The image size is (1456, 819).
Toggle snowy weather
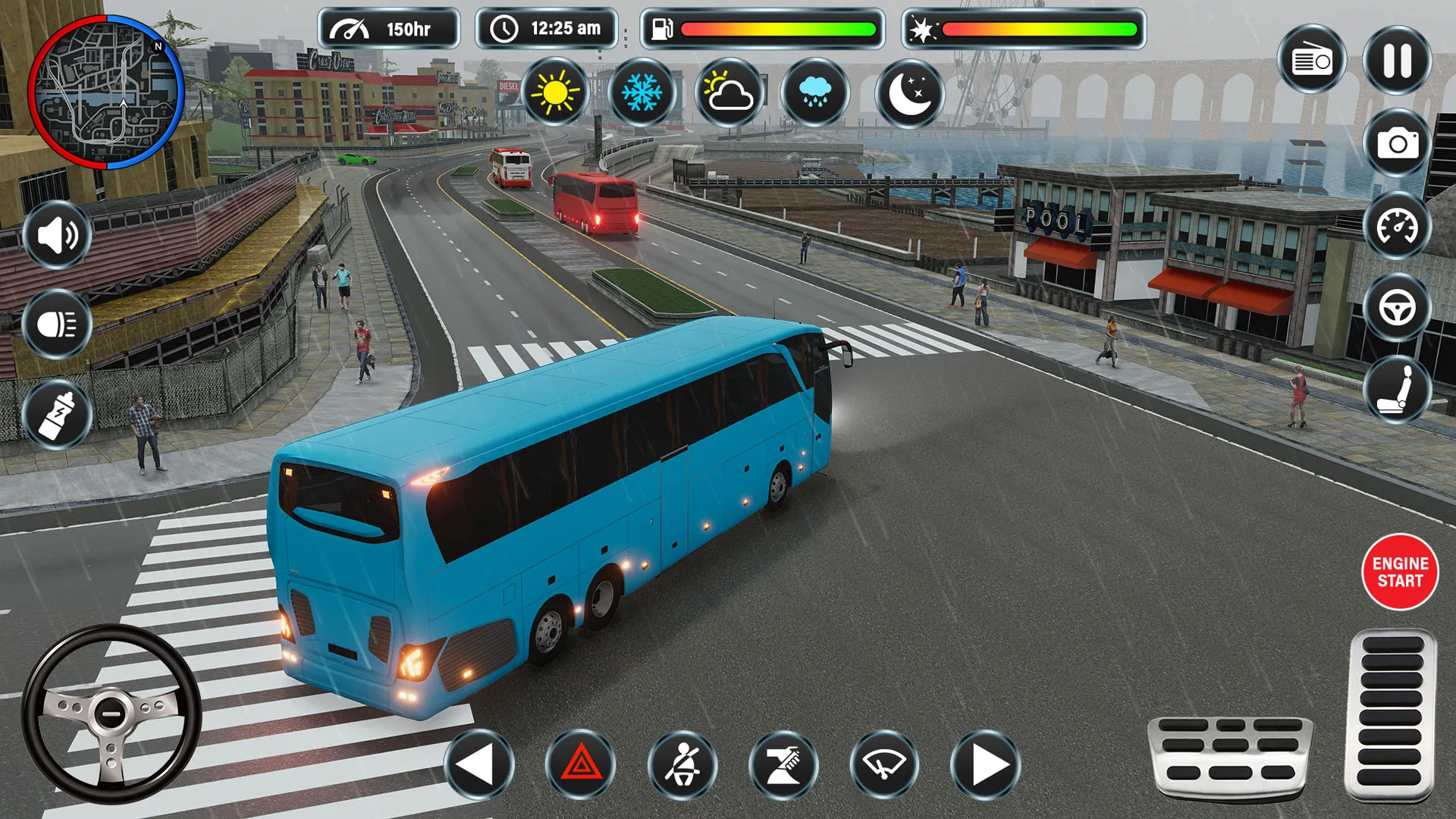point(641,93)
